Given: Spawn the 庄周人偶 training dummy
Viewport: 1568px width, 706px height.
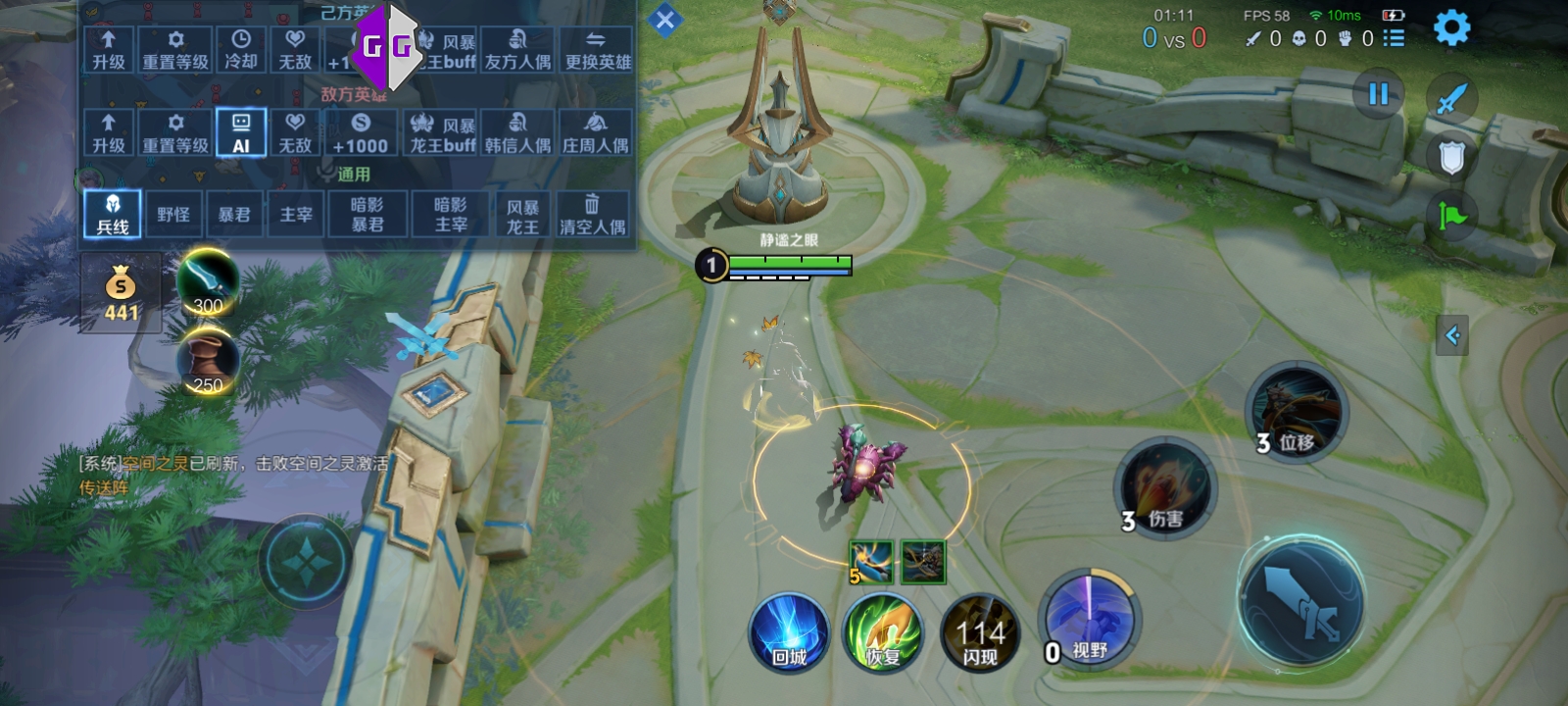Looking at the screenshot, I should coord(595,132).
